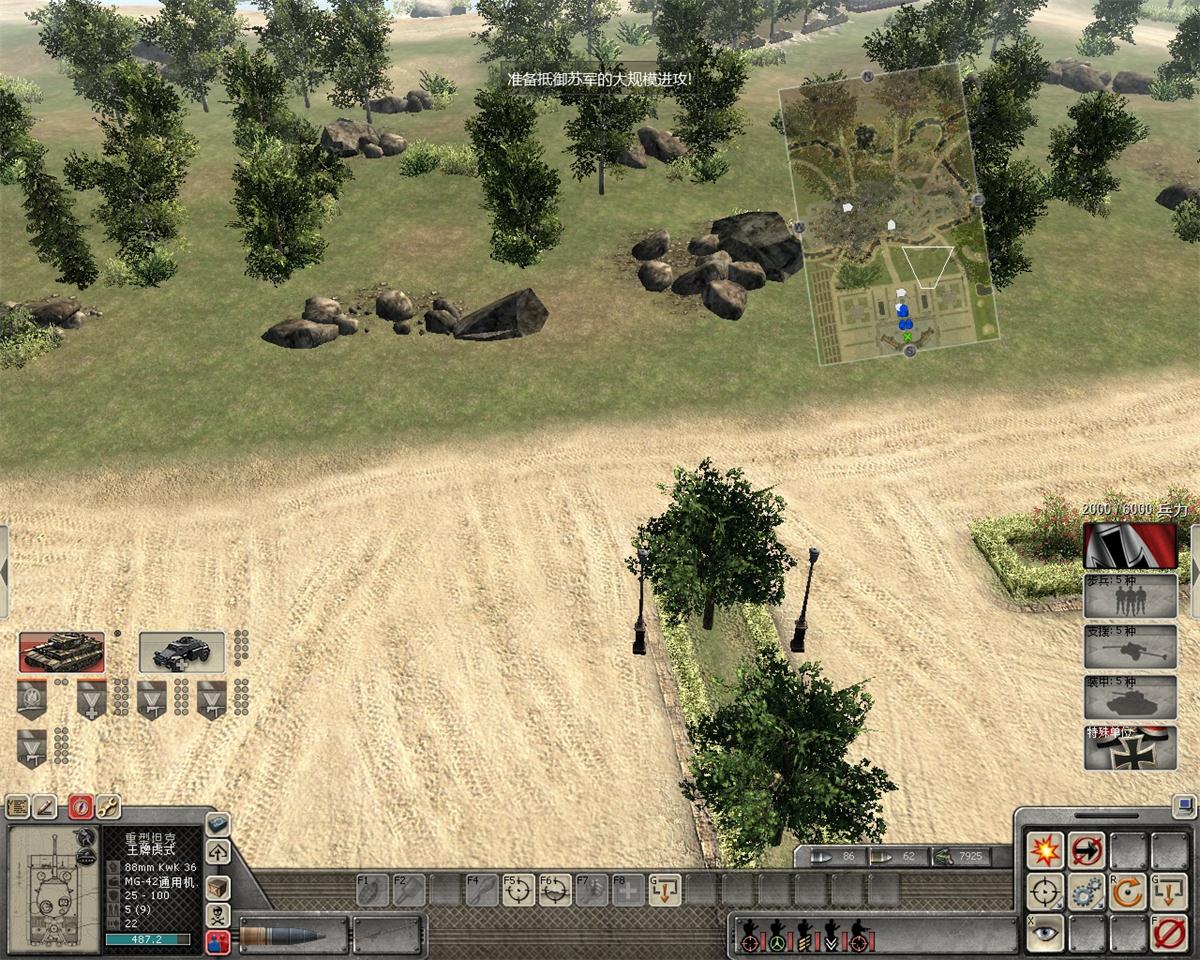Open the special units category
This screenshot has height=960, width=1200.
point(1130,748)
